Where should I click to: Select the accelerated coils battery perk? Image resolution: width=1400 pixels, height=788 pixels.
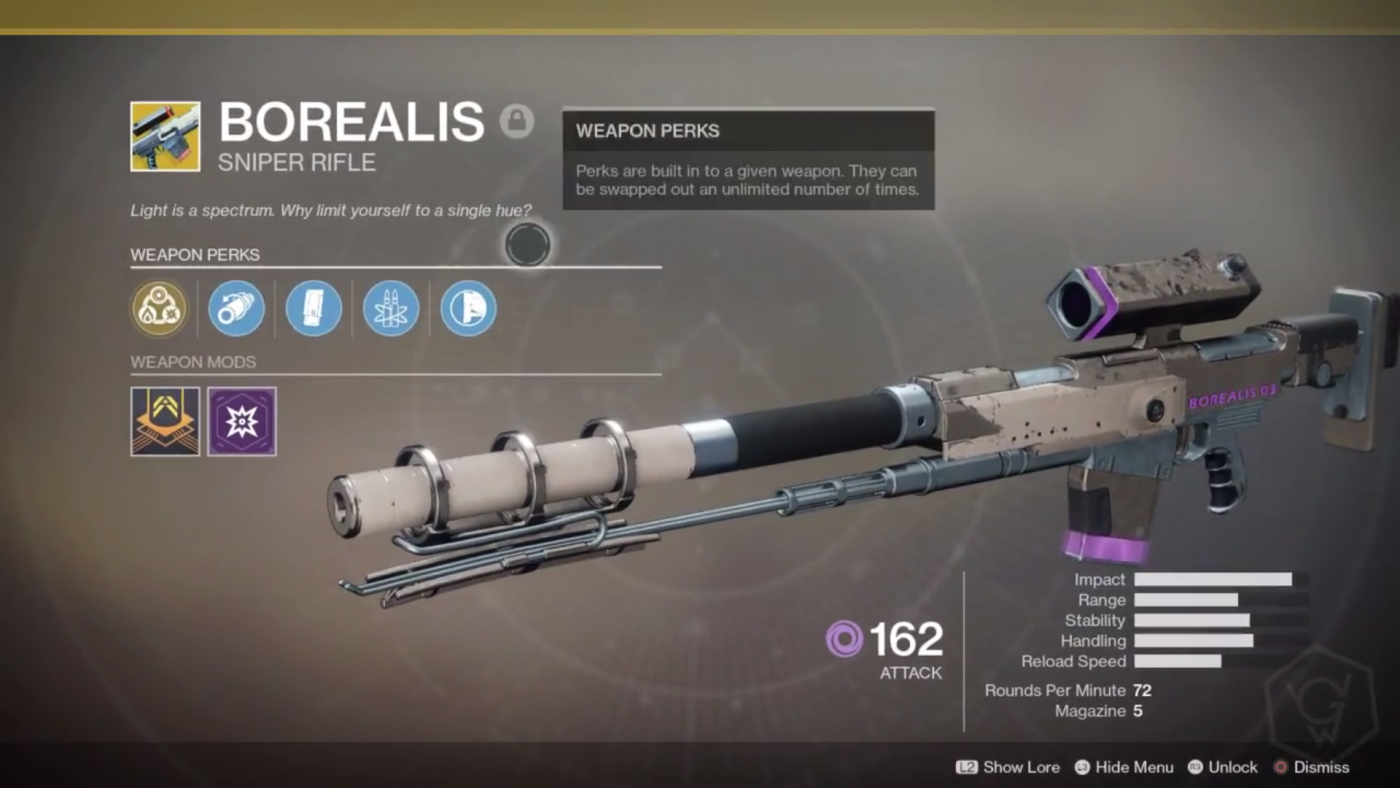pos(390,308)
